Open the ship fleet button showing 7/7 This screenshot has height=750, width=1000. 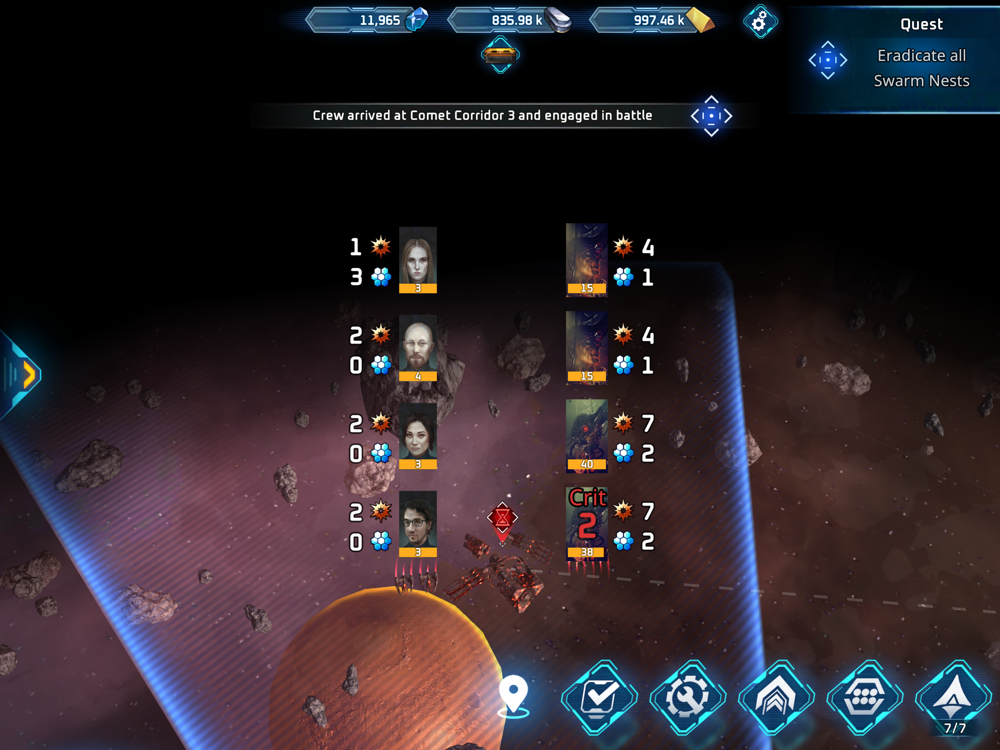tap(954, 699)
